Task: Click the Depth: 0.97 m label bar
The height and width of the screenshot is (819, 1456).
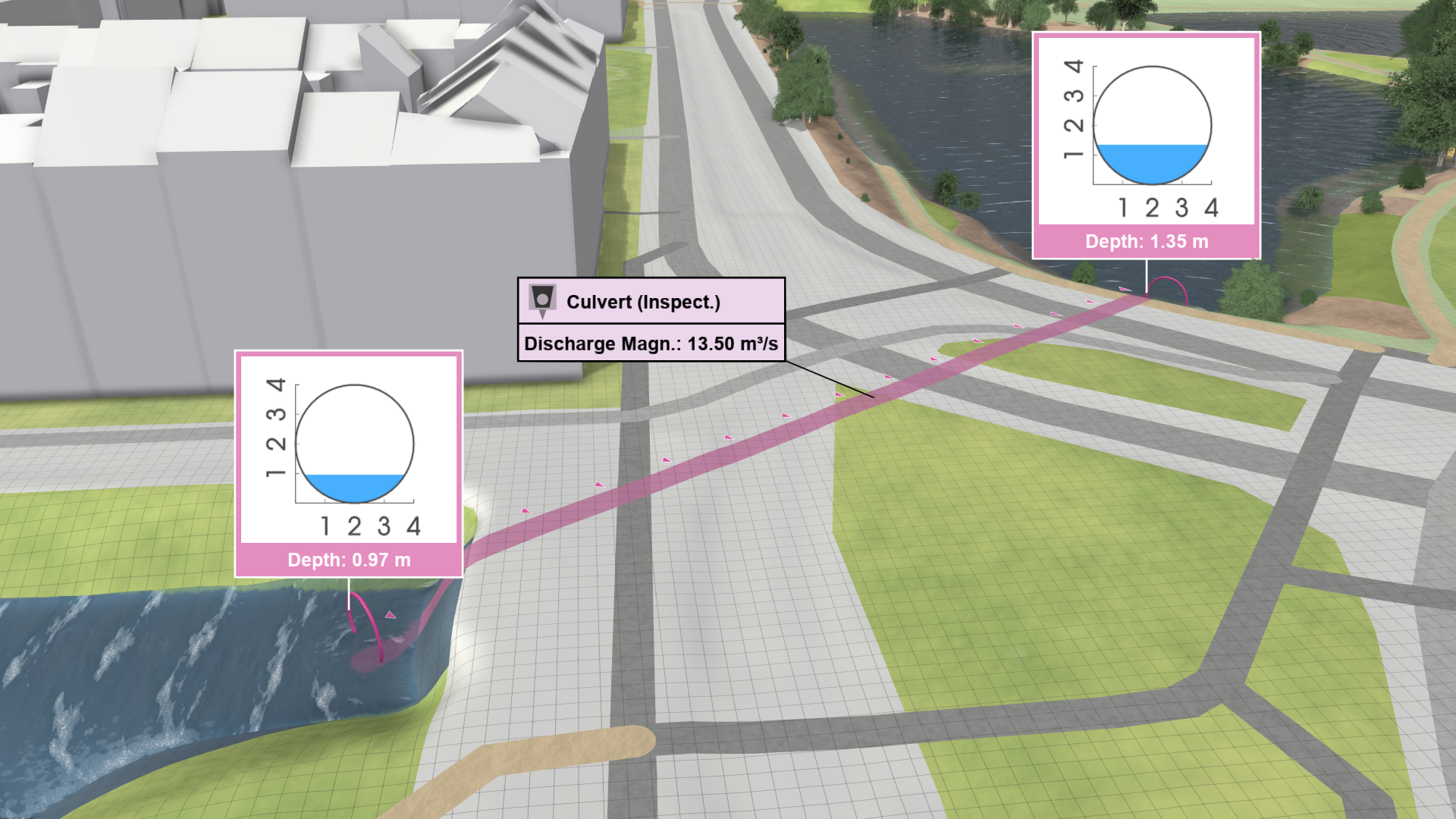Action: pyautogui.click(x=350, y=560)
